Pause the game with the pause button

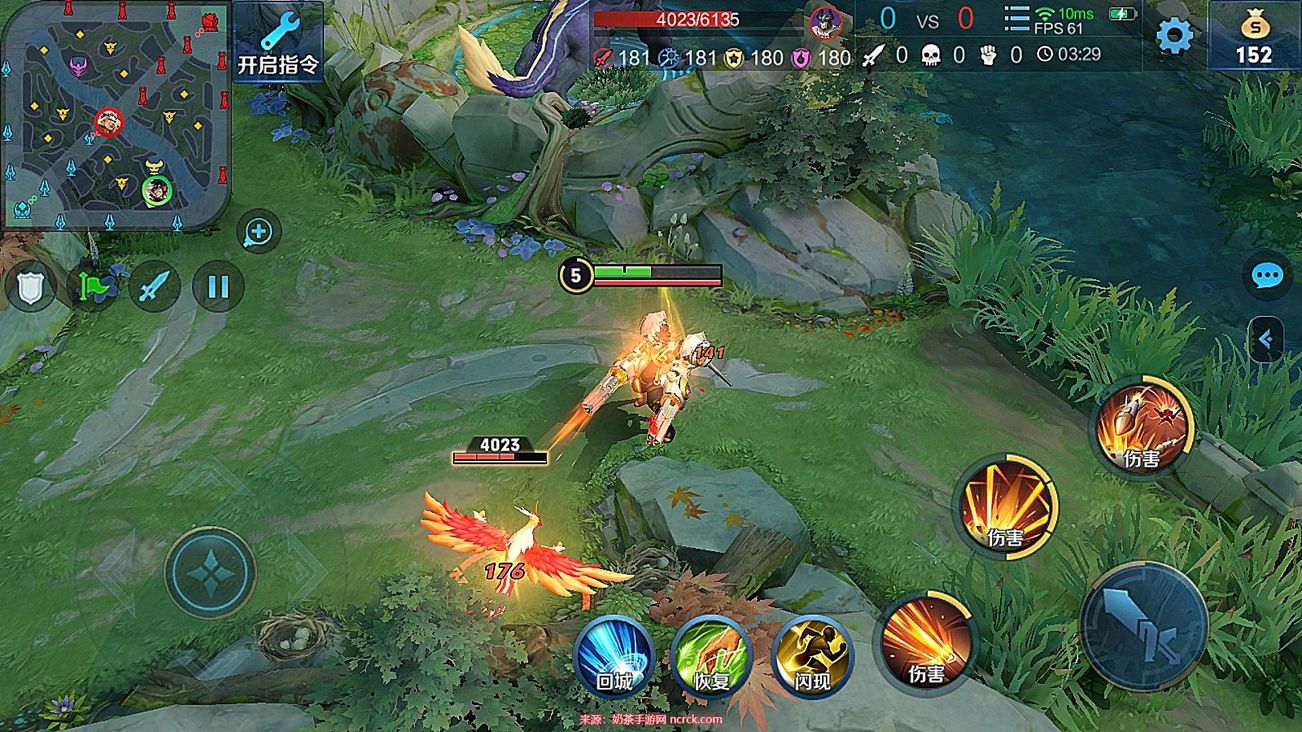217,288
